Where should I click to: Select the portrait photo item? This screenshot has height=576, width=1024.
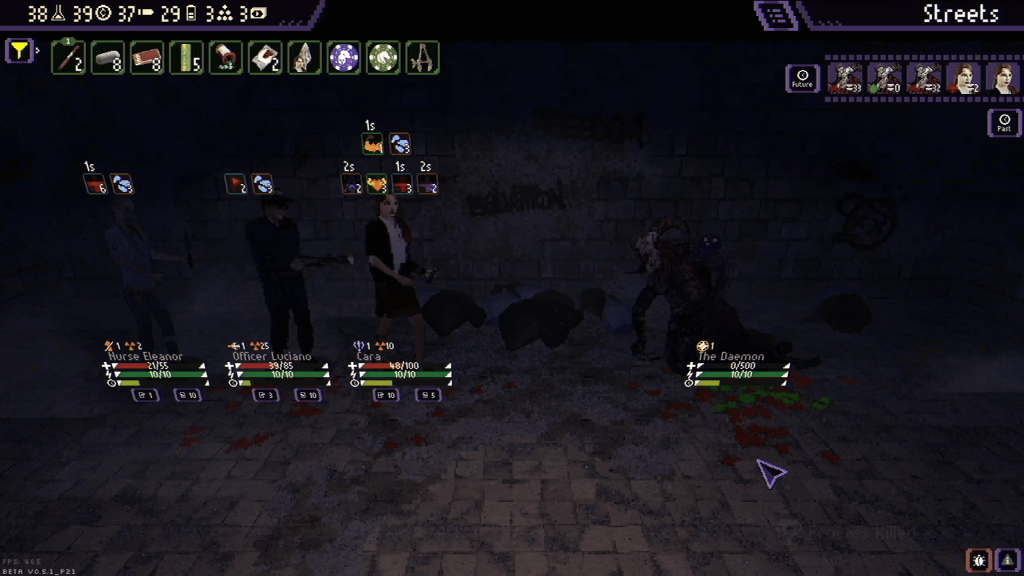point(305,58)
